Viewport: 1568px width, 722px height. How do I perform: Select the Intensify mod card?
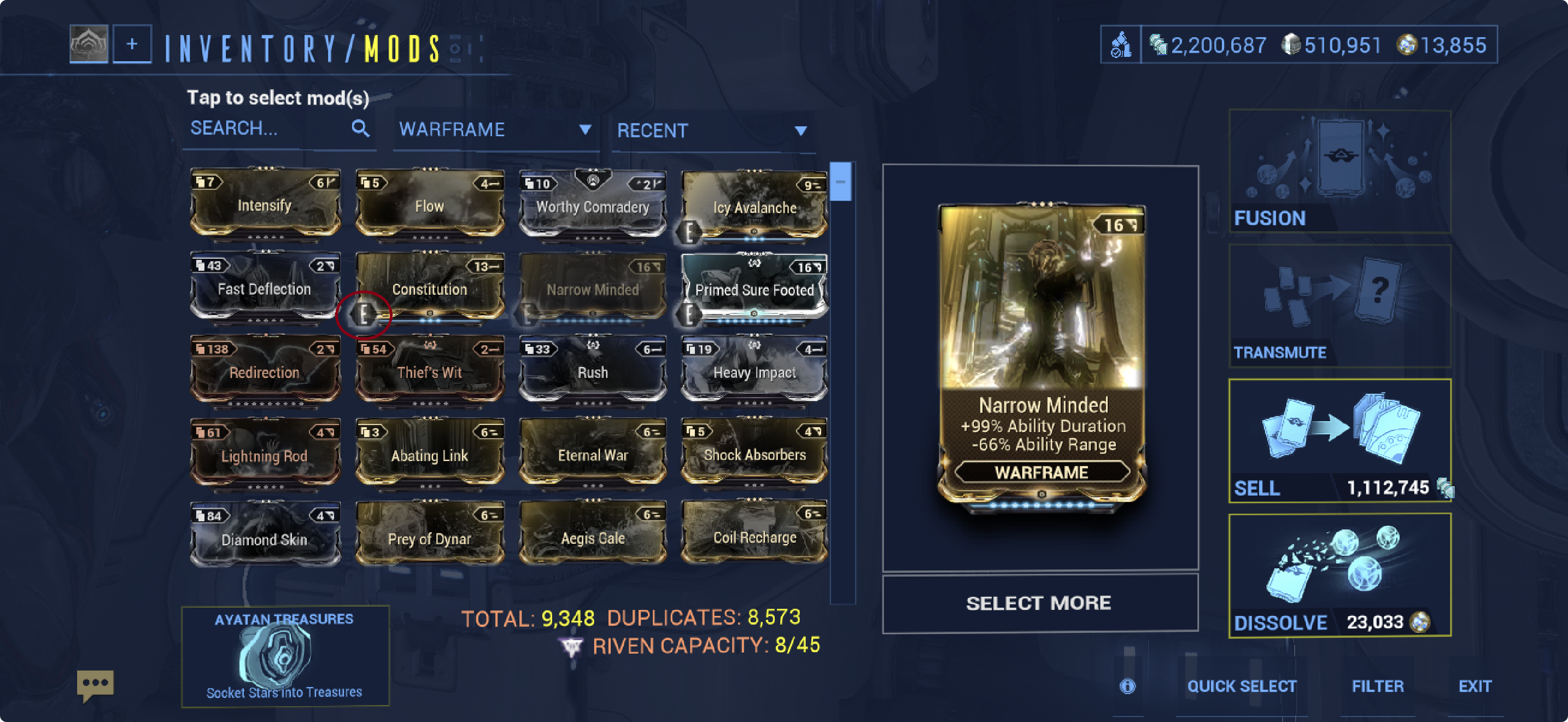tap(265, 203)
